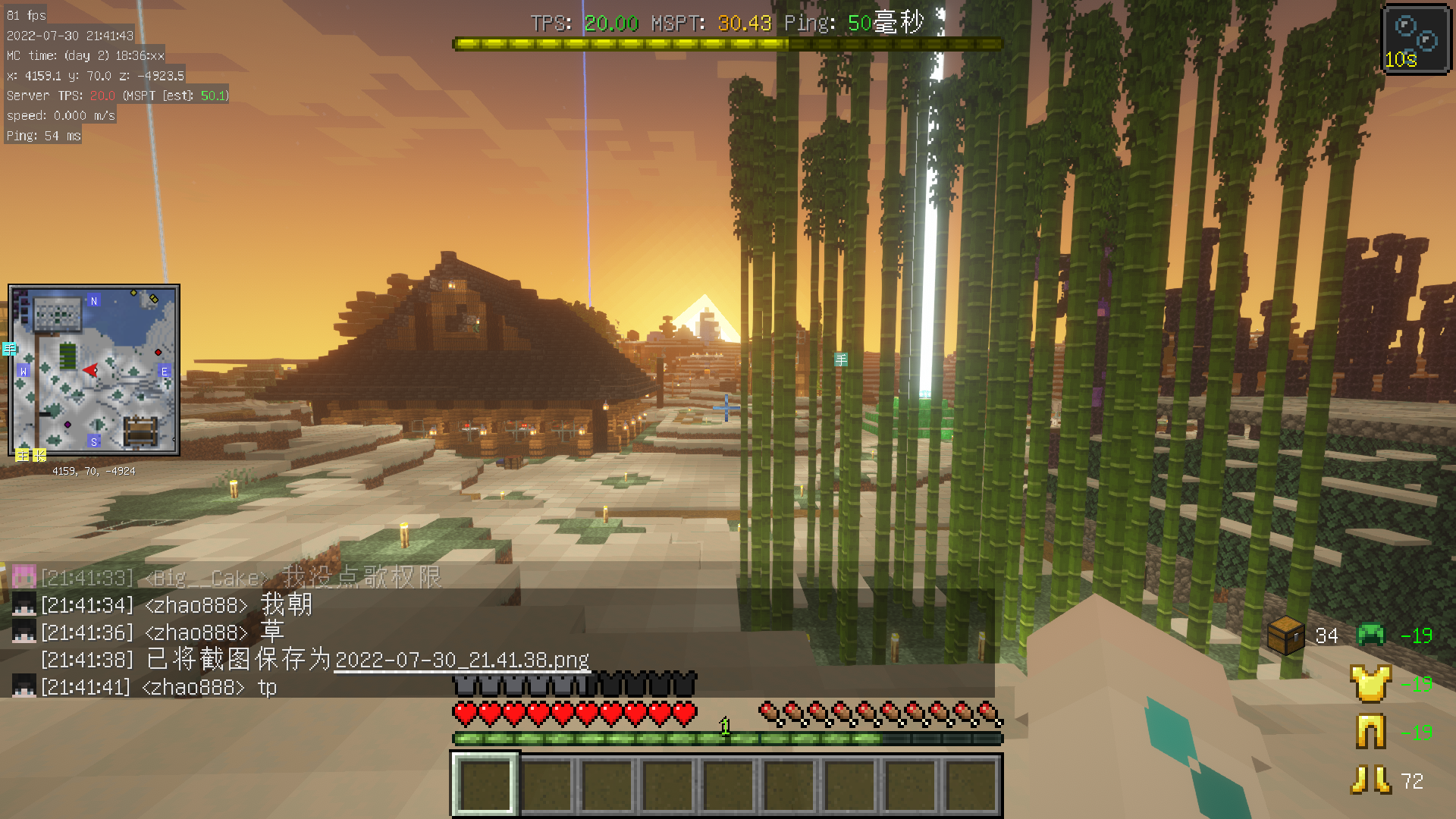Screen dimensions: 1456x819
Task: Select the green turtle helmet armor icon
Action: tap(1370, 635)
